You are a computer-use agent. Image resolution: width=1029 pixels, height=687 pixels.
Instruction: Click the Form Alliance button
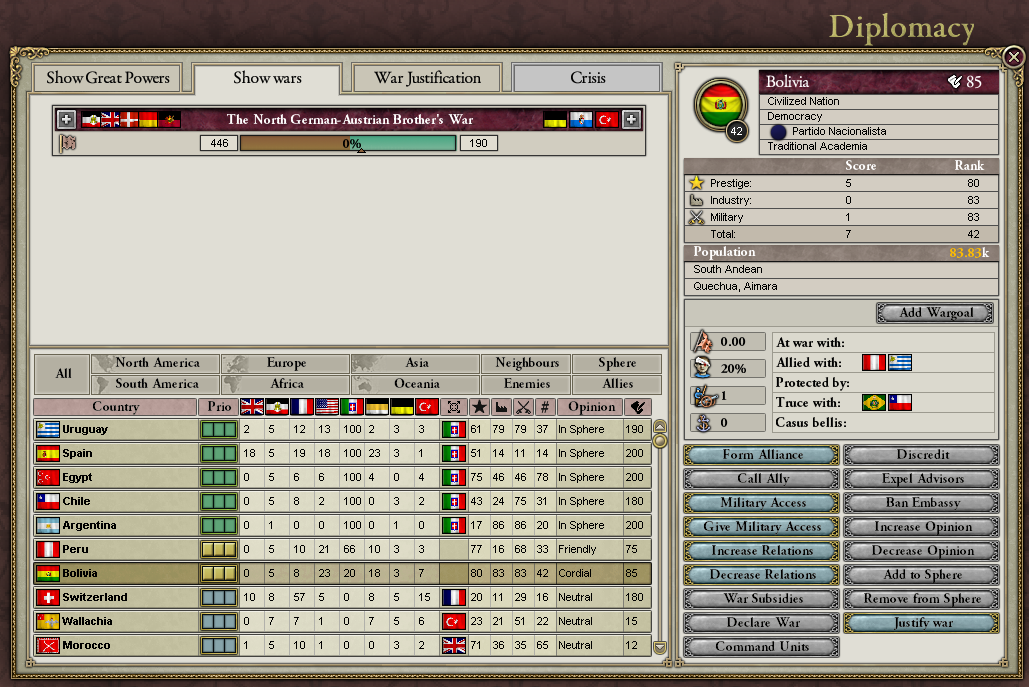[x=762, y=455]
